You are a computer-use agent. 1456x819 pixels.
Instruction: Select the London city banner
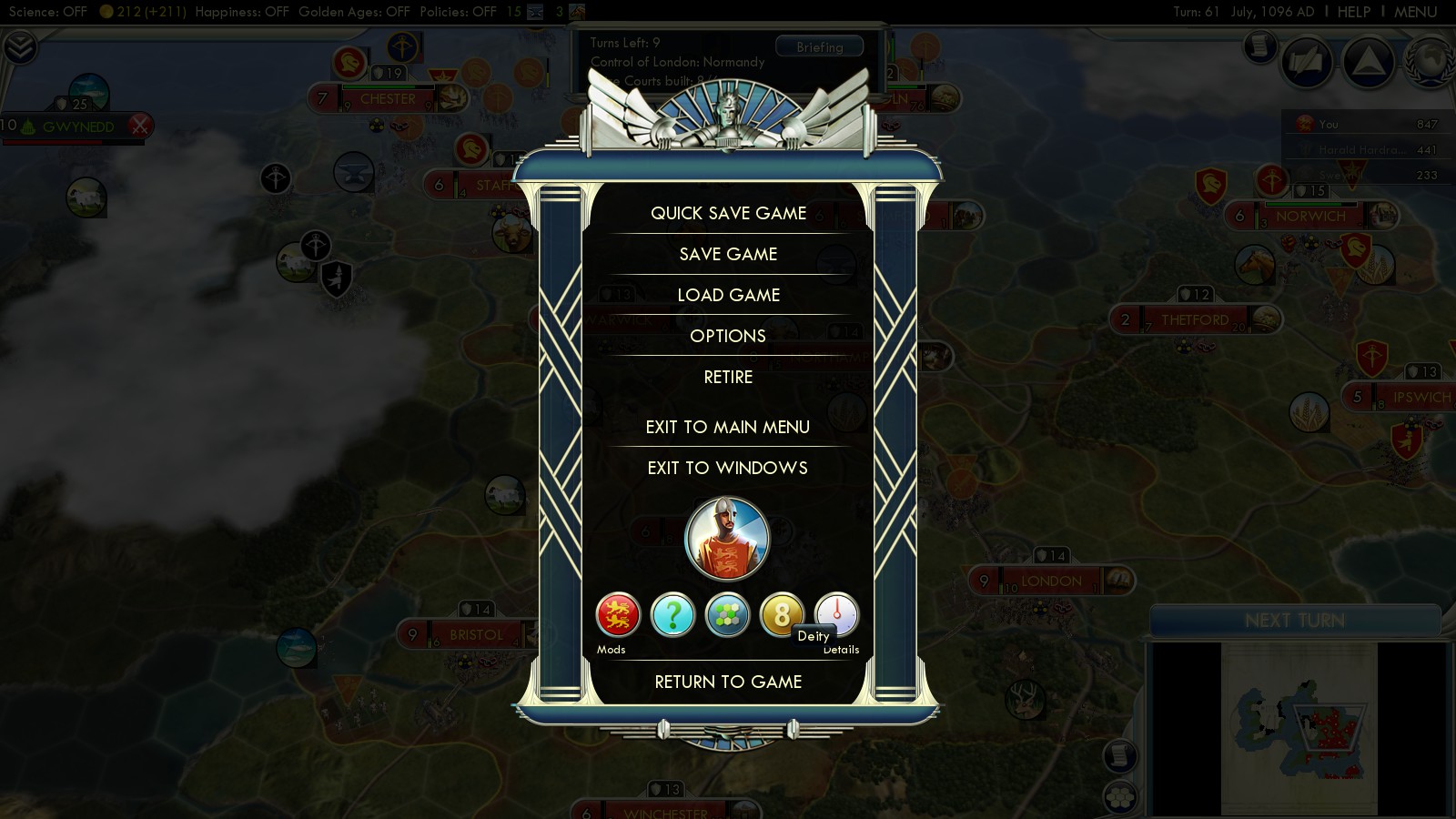(1051, 581)
